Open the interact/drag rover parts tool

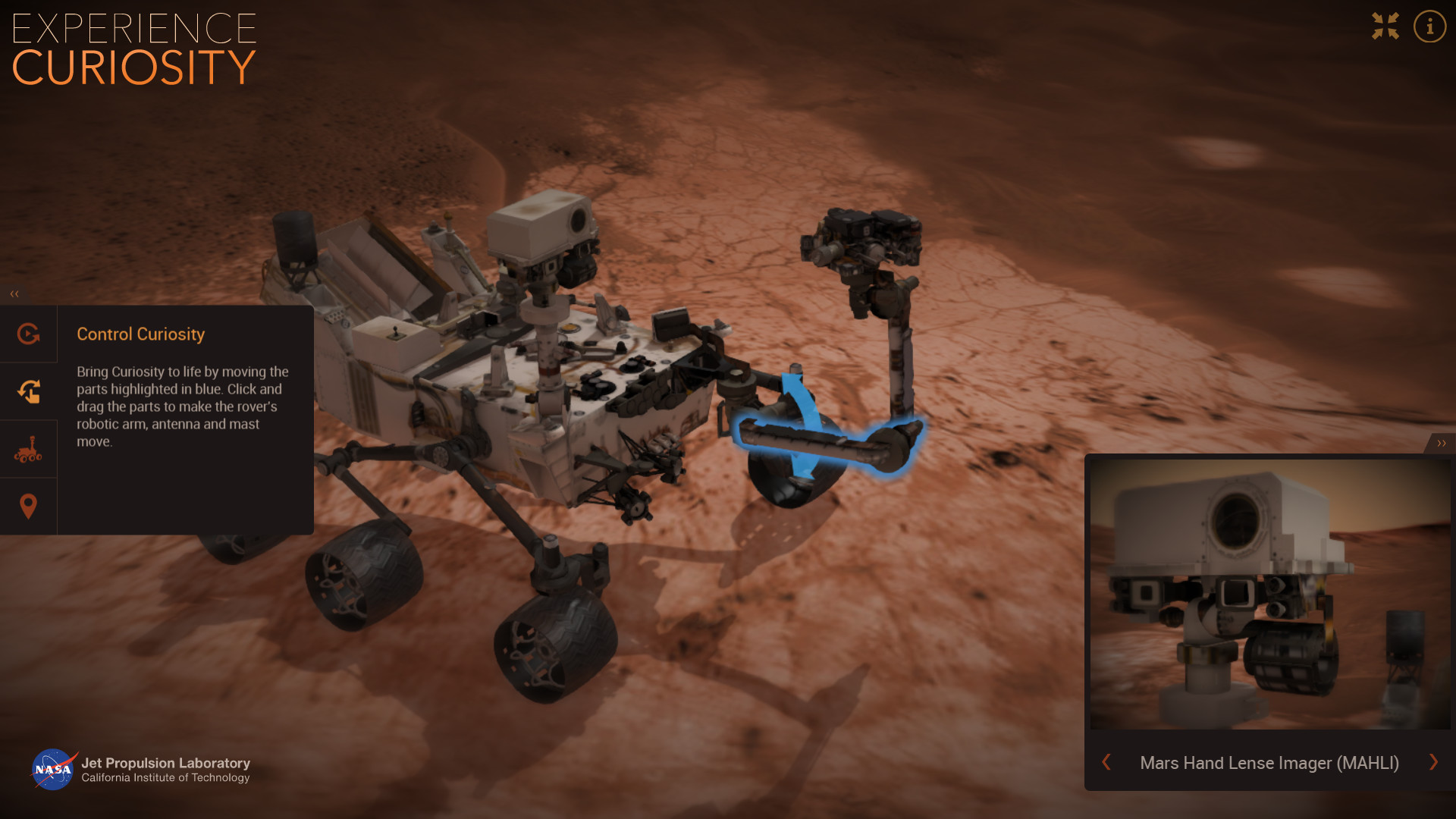pyautogui.click(x=29, y=391)
